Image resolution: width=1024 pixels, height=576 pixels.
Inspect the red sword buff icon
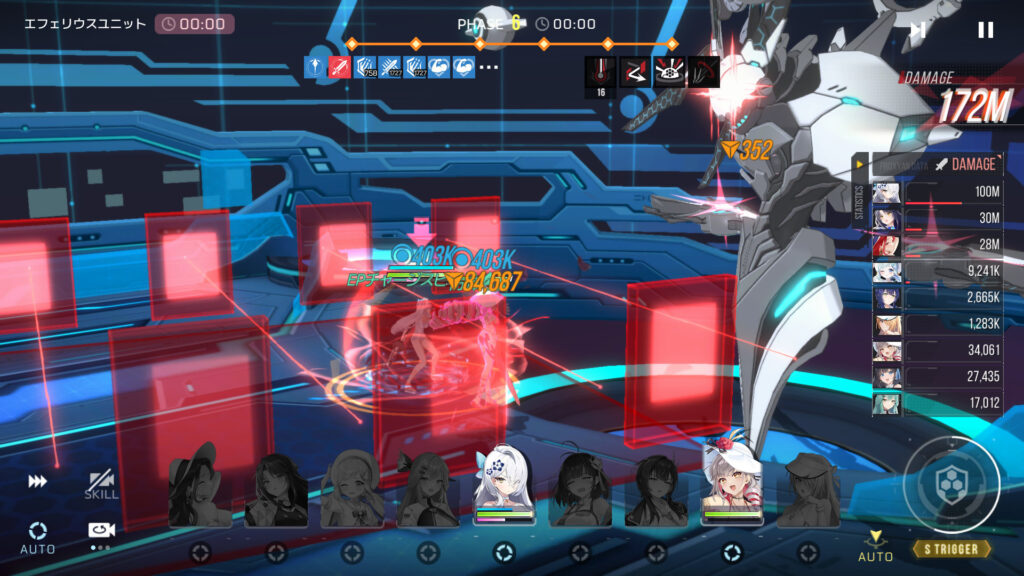coord(340,68)
